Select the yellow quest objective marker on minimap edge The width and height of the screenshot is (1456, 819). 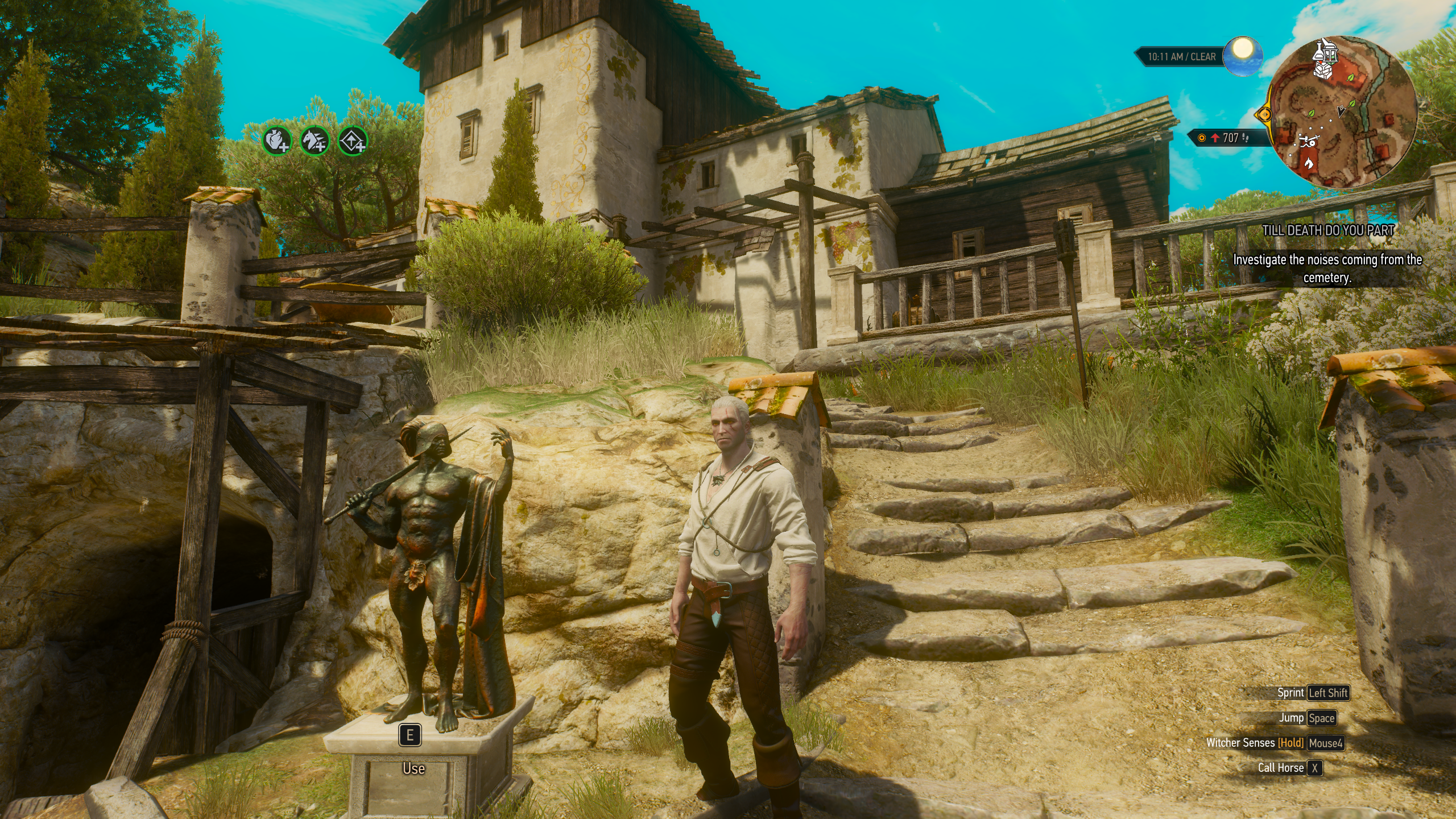tap(1264, 114)
